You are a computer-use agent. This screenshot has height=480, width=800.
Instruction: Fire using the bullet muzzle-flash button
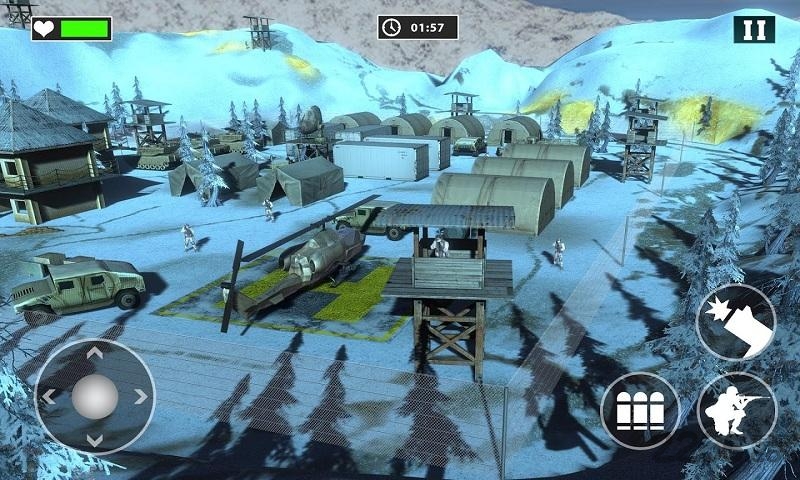click(x=735, y=322)
